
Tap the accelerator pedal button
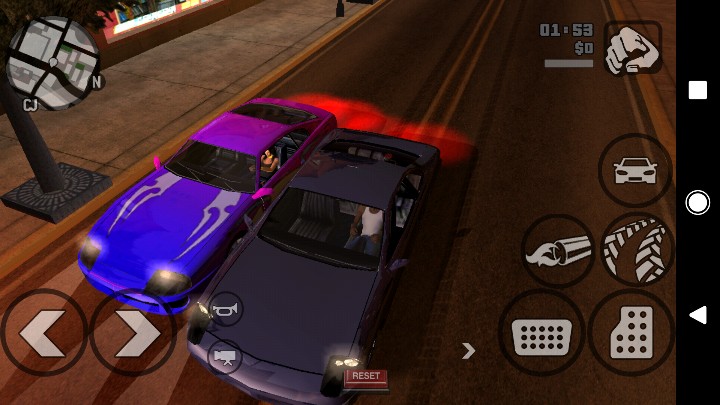[x=631, y=333]
